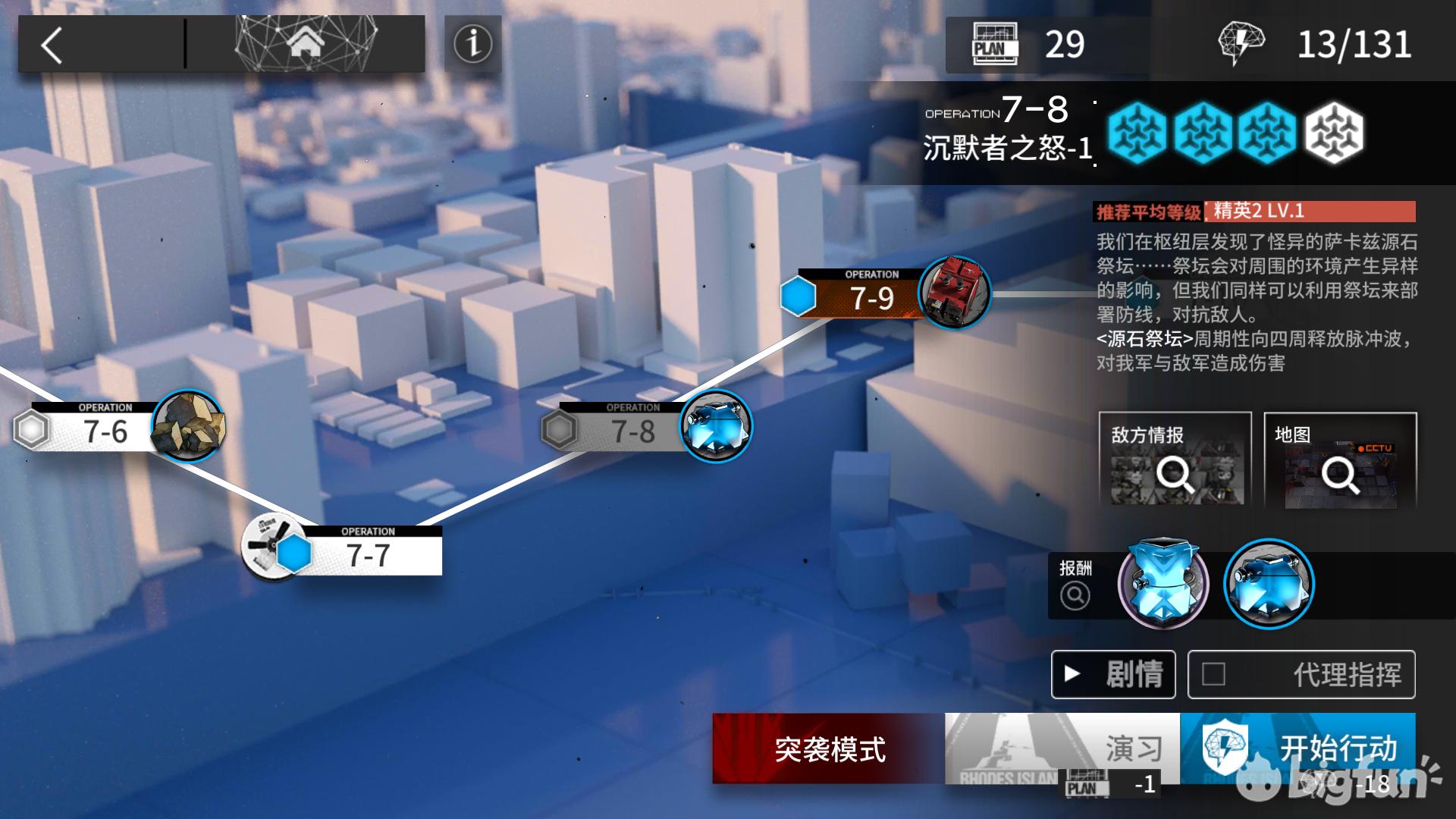This screenshot has height=819, width=1456.
Task: Show rewards list (报酬) magnifier
Action: point(1075,595)
